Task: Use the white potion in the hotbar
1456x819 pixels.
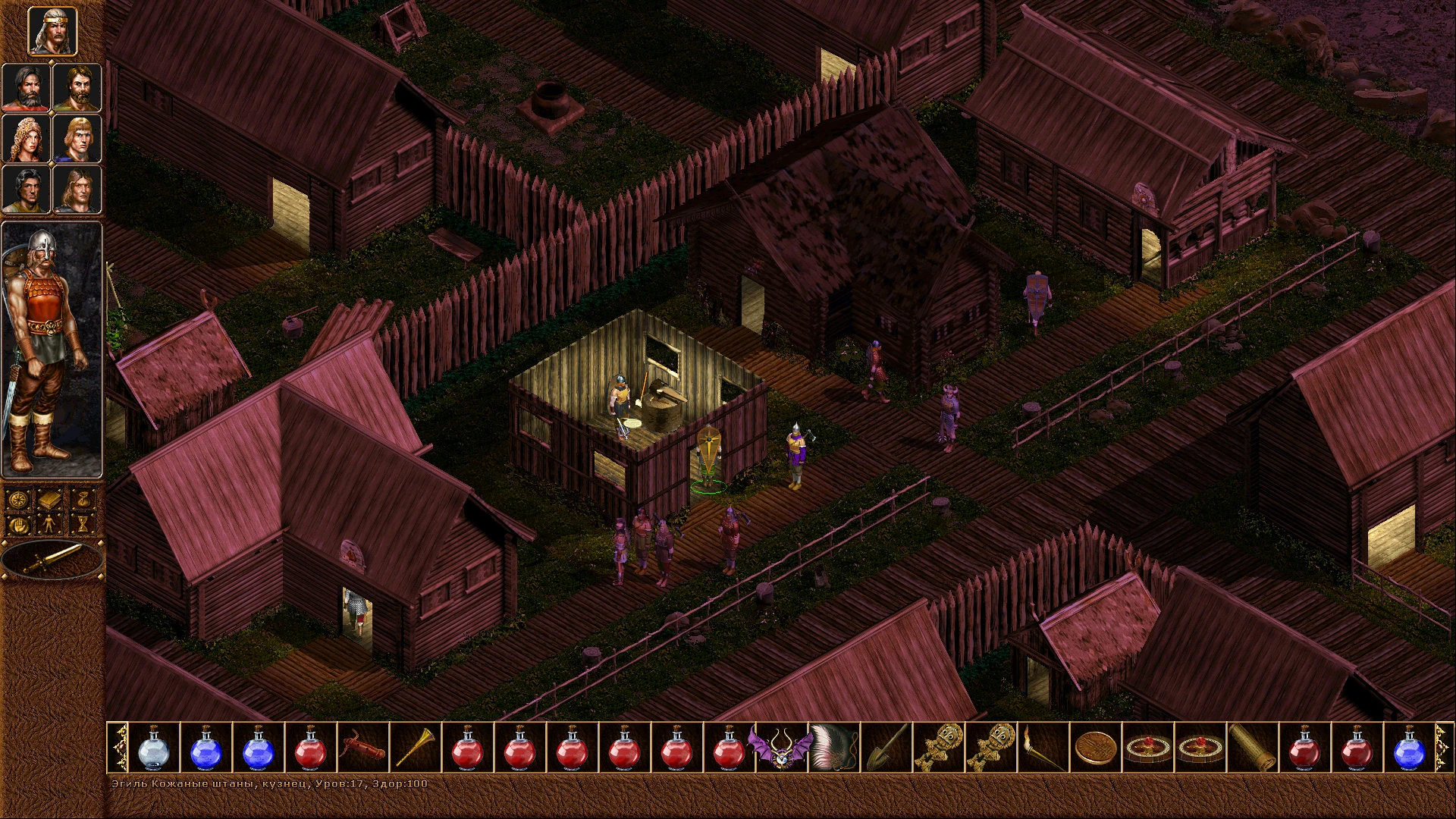Action: pos(154,747)
